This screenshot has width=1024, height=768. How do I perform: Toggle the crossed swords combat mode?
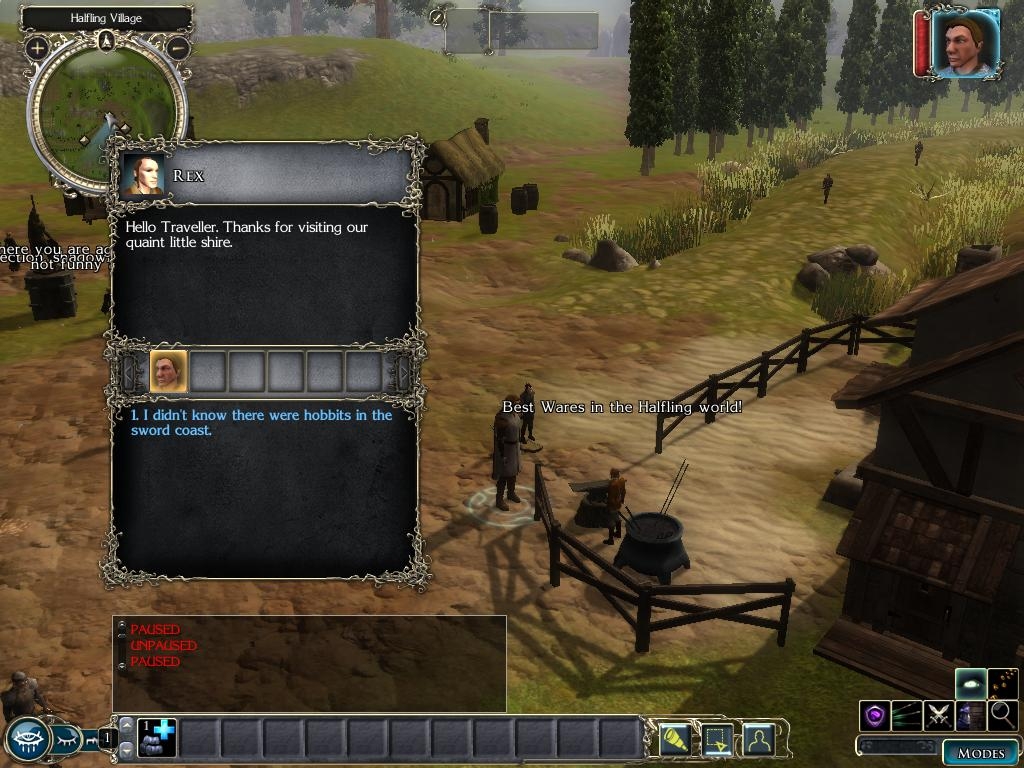[x=939, y=715]
